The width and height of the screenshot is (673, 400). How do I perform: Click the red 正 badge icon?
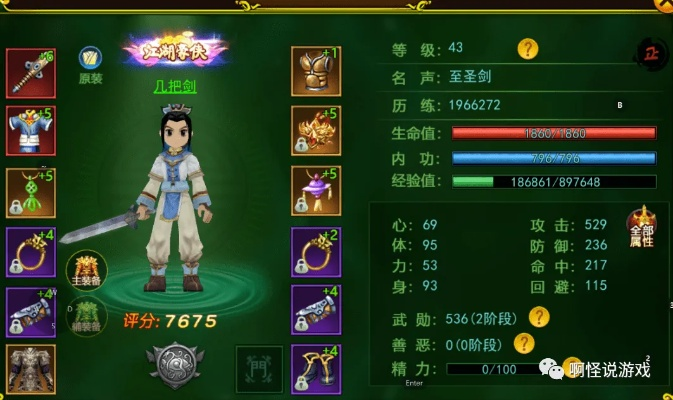(x=651, y=53)
